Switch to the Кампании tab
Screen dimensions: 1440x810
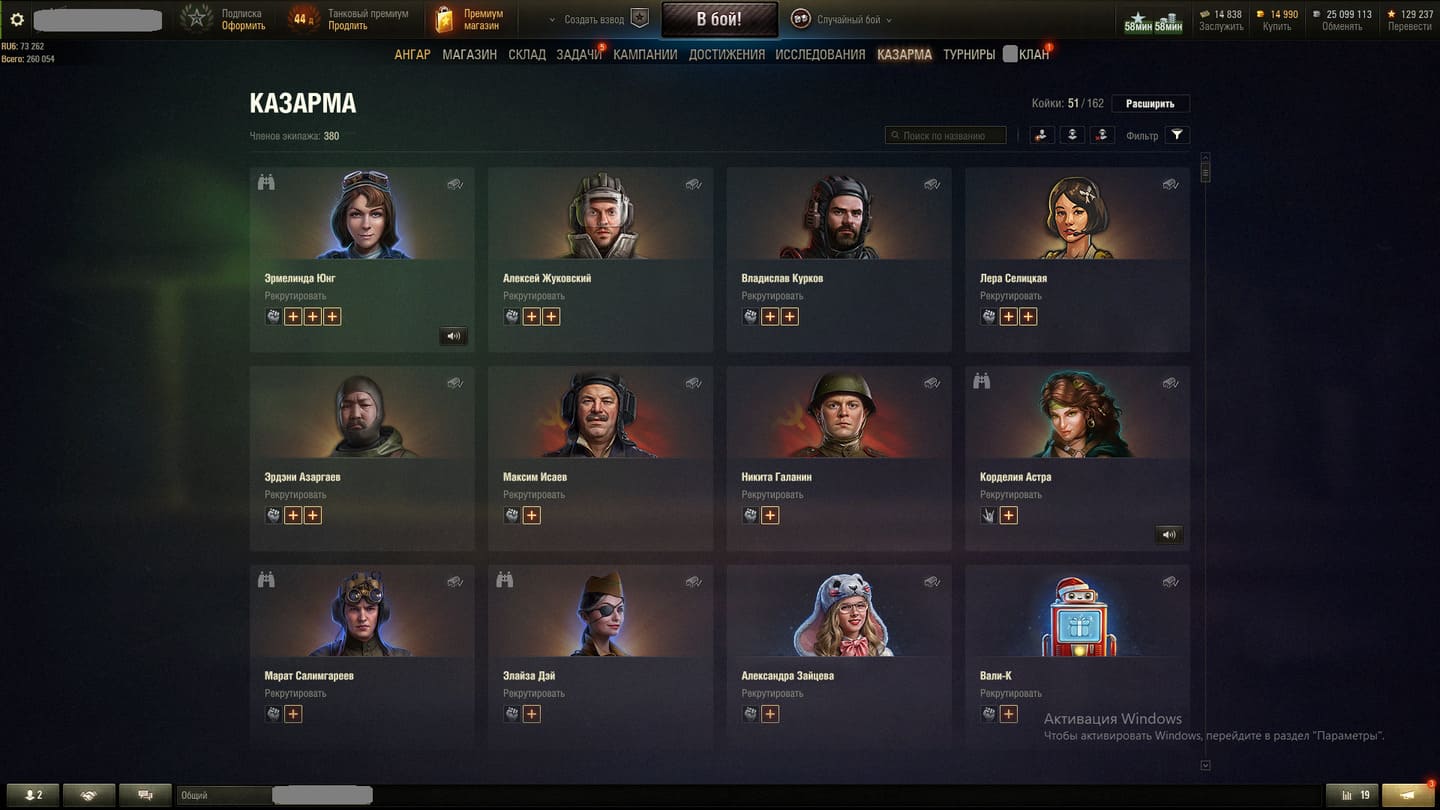click(645, 54)
